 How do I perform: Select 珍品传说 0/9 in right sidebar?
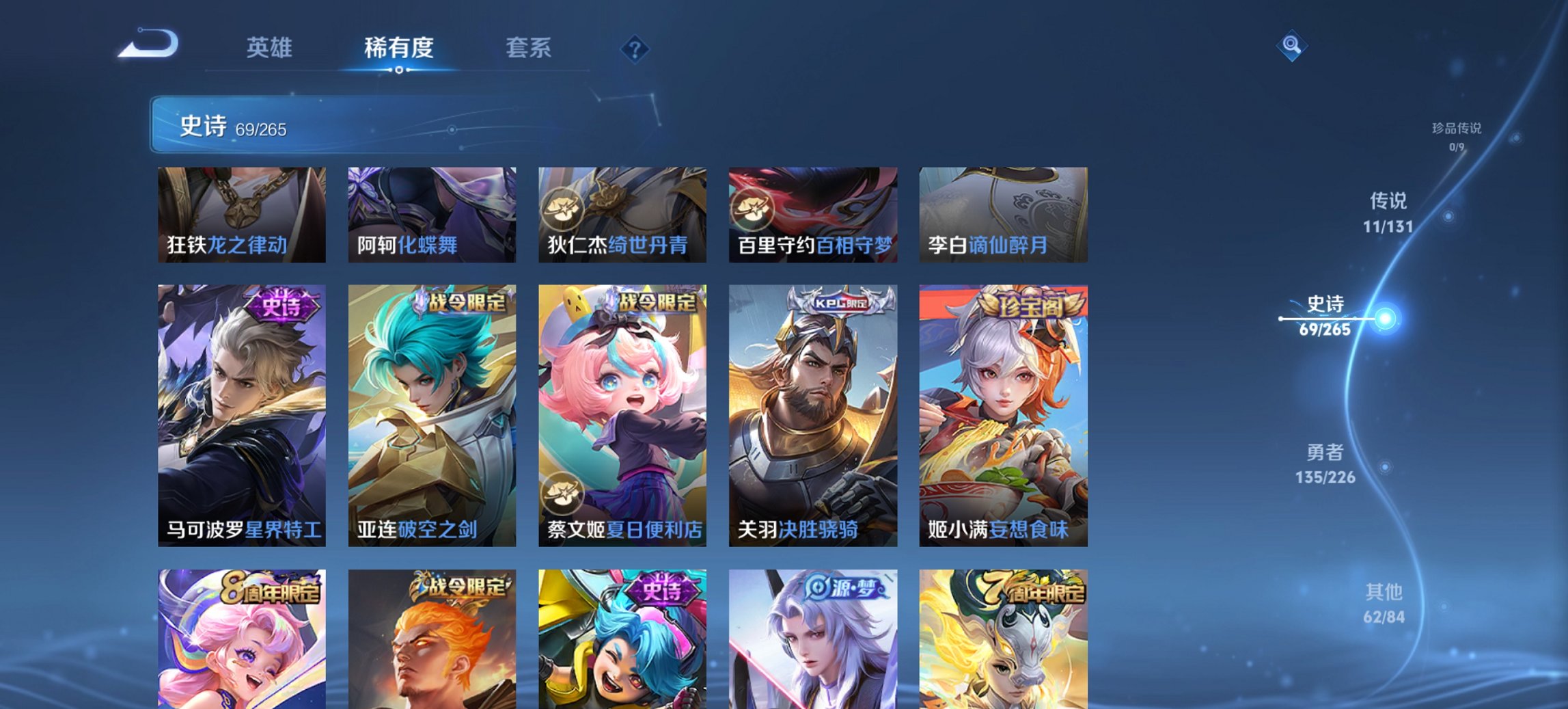pos(1452,133)
